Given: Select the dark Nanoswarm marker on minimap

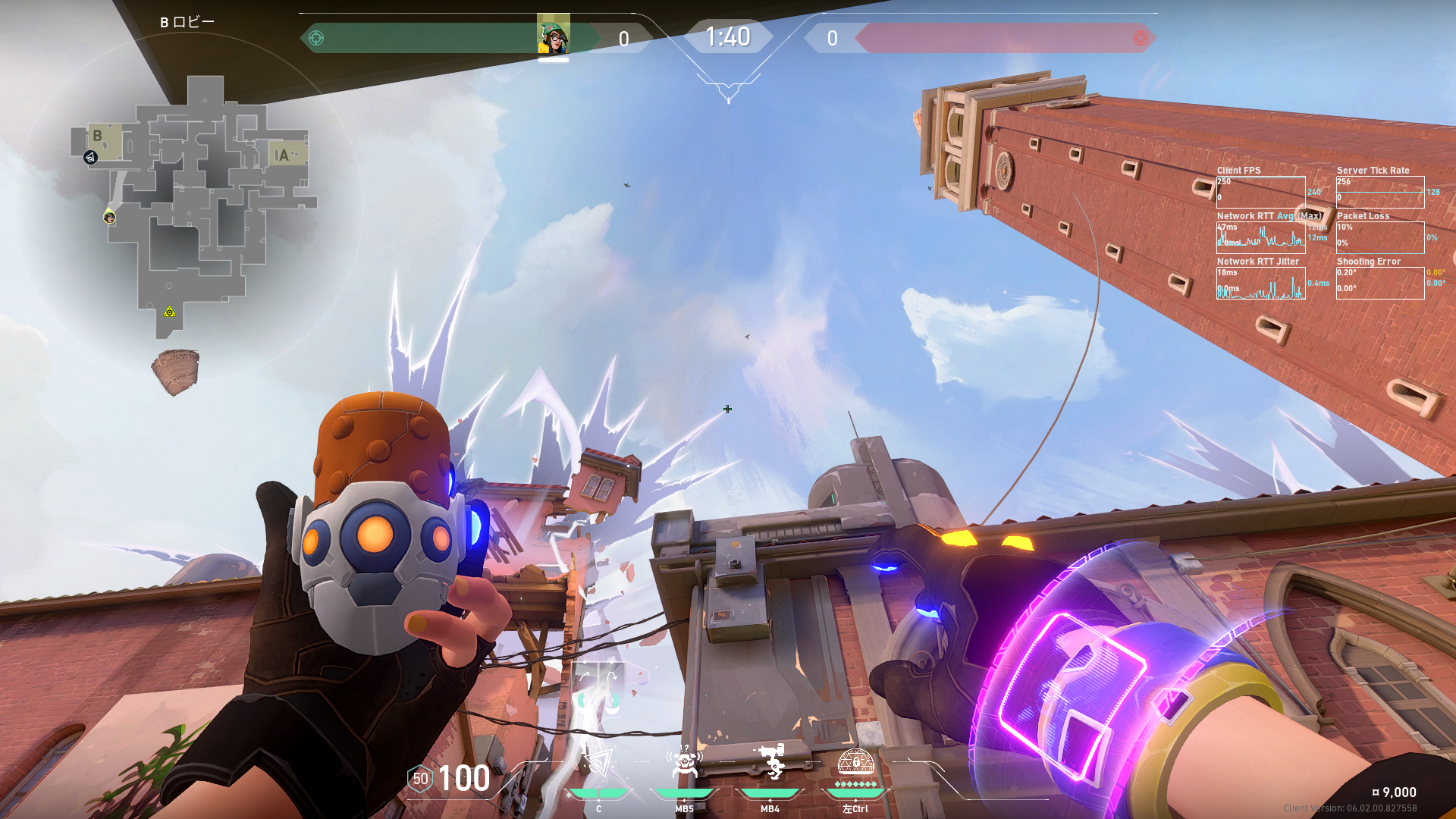Looking at the screenshot, I should pos(90,158).
